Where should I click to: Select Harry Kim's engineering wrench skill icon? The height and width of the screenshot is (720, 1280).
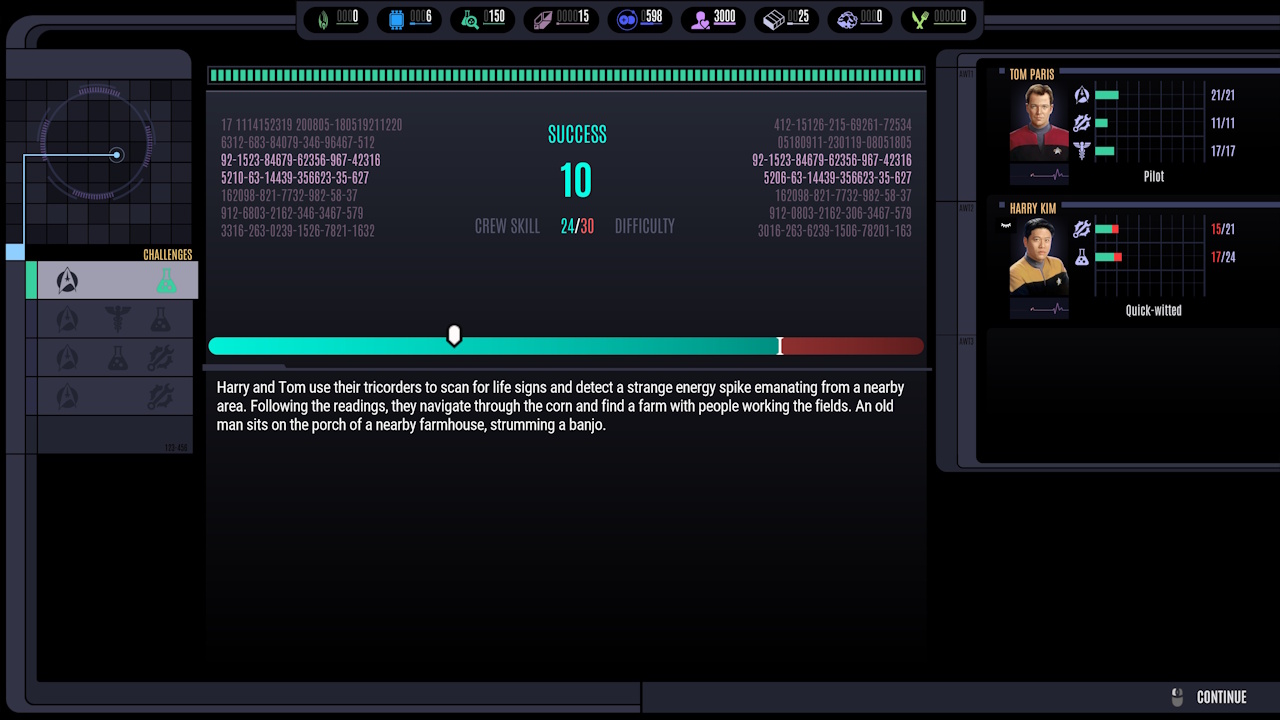click(x=1081, y=228)
